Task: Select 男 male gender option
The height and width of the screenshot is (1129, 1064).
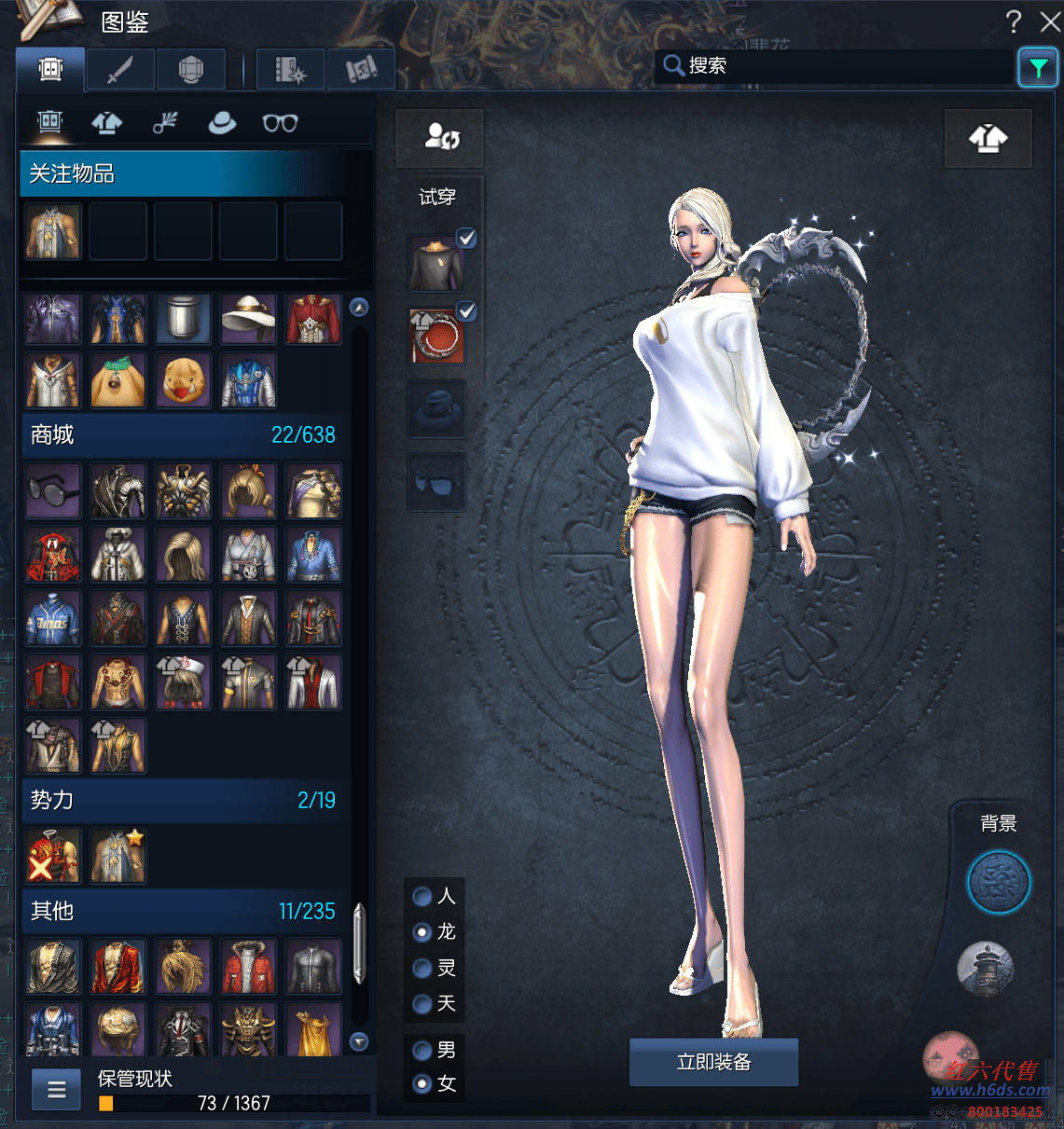Action: [x=422, y=1051]
